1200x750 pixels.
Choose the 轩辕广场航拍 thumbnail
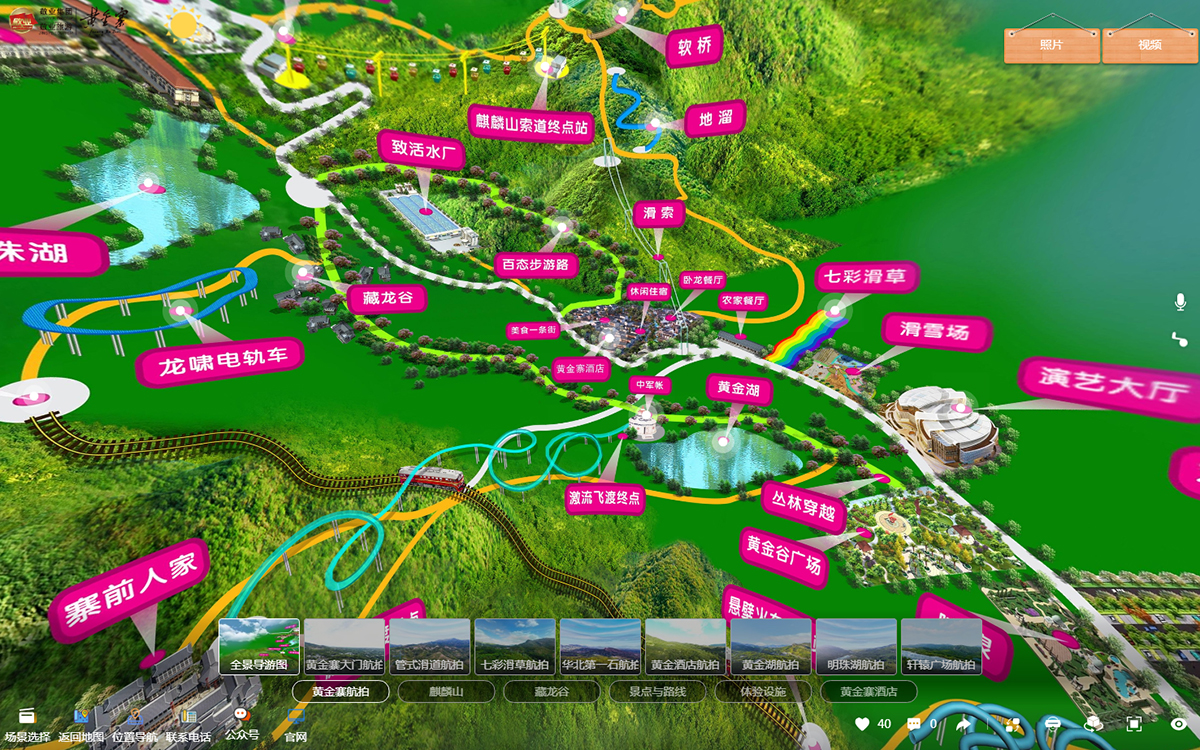tap(941, 646)
